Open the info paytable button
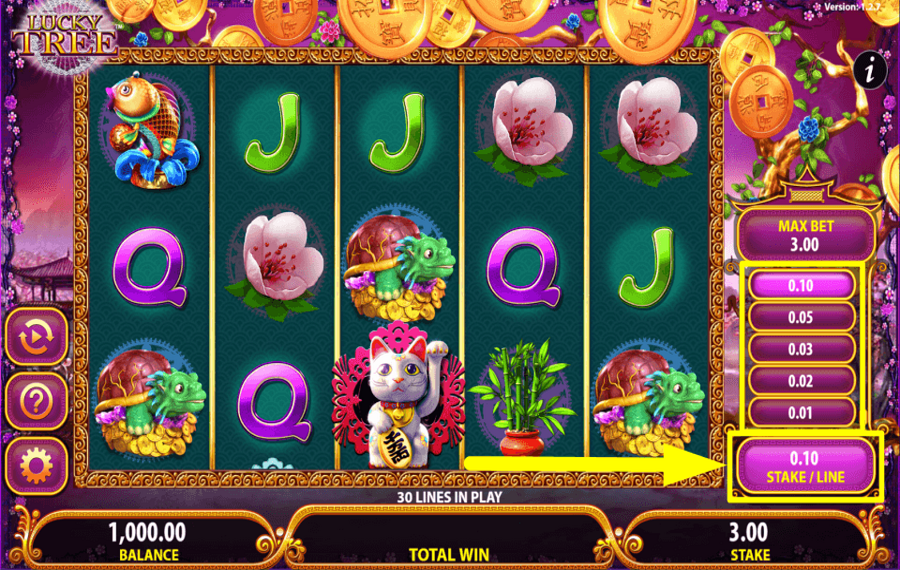 pyautogui.click(x=873, y=69)
